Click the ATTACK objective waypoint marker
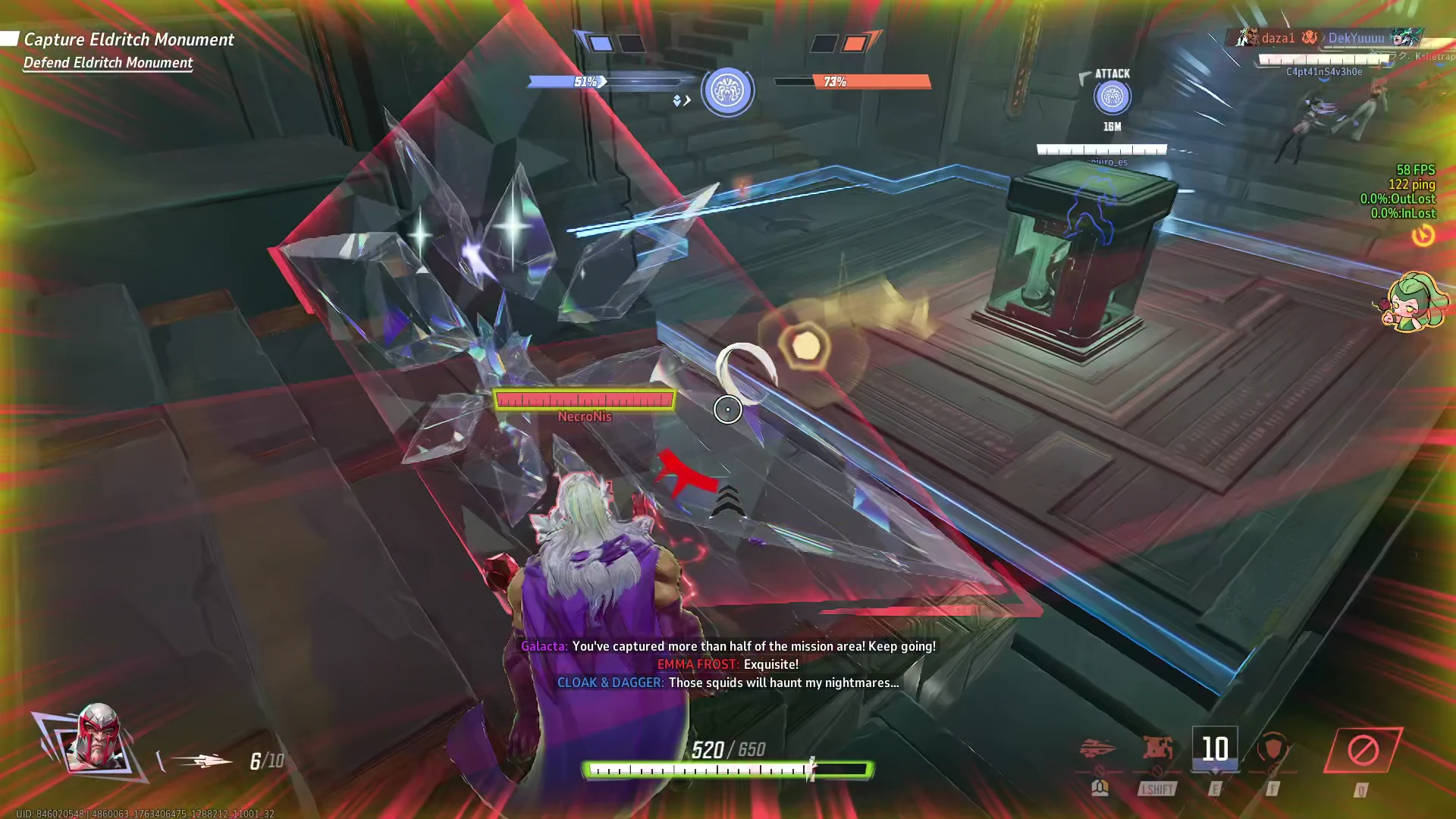This screenshot has height=819, width=1456. pos(1112,97)
